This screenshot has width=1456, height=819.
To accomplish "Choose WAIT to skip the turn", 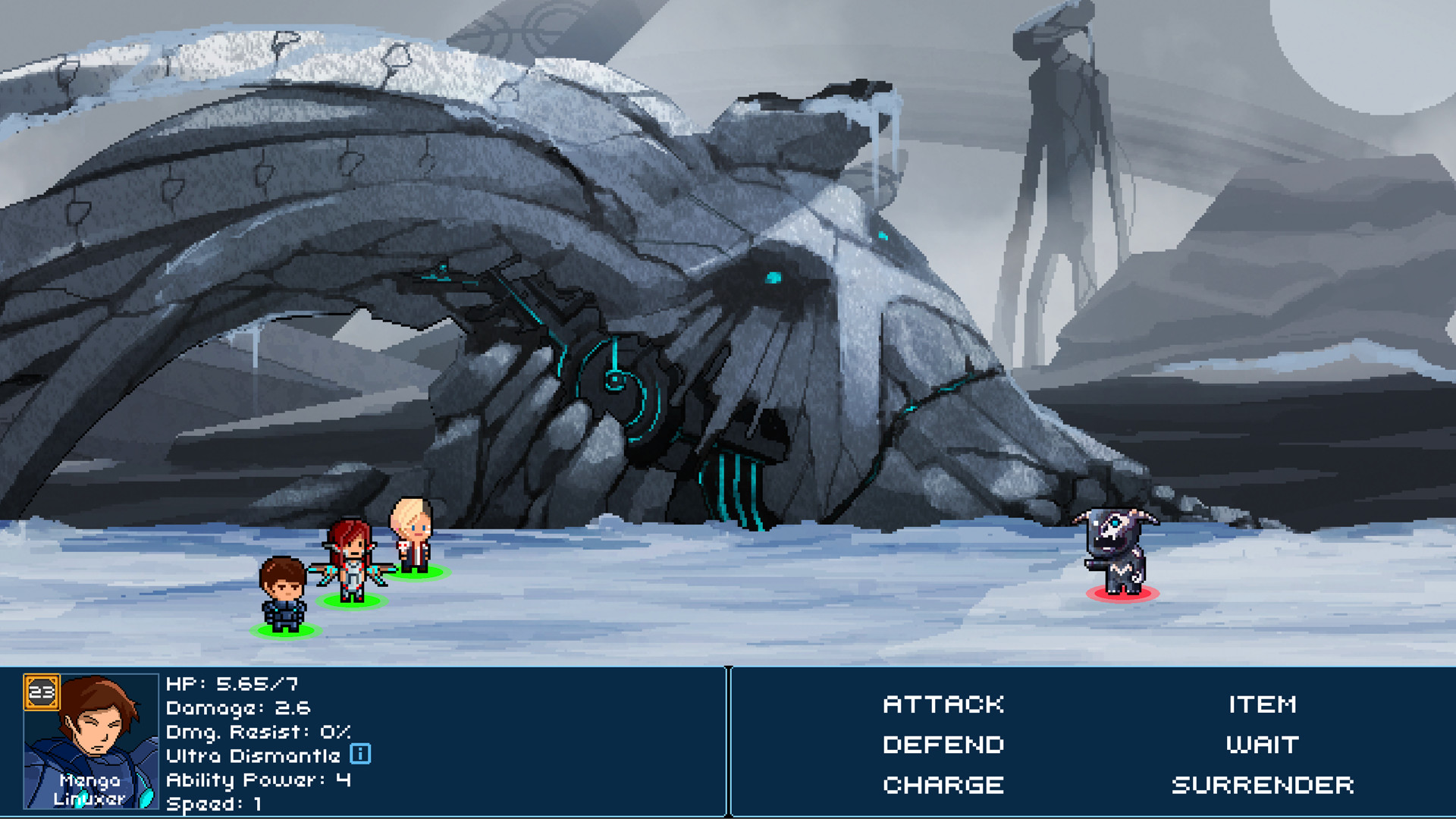I will coord(1263,745).
